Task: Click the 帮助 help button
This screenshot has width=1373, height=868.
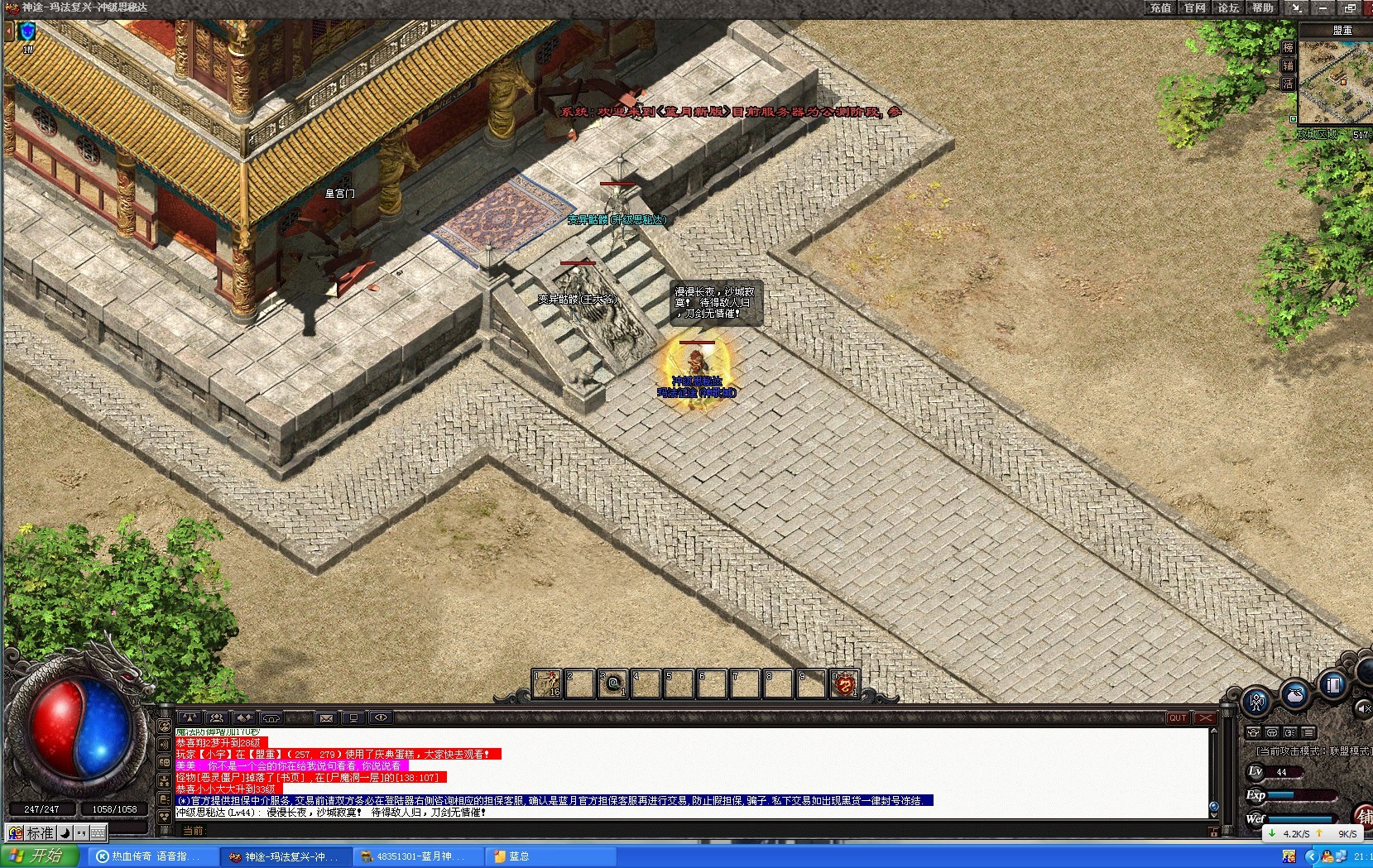Action: tap(1262, 8)
